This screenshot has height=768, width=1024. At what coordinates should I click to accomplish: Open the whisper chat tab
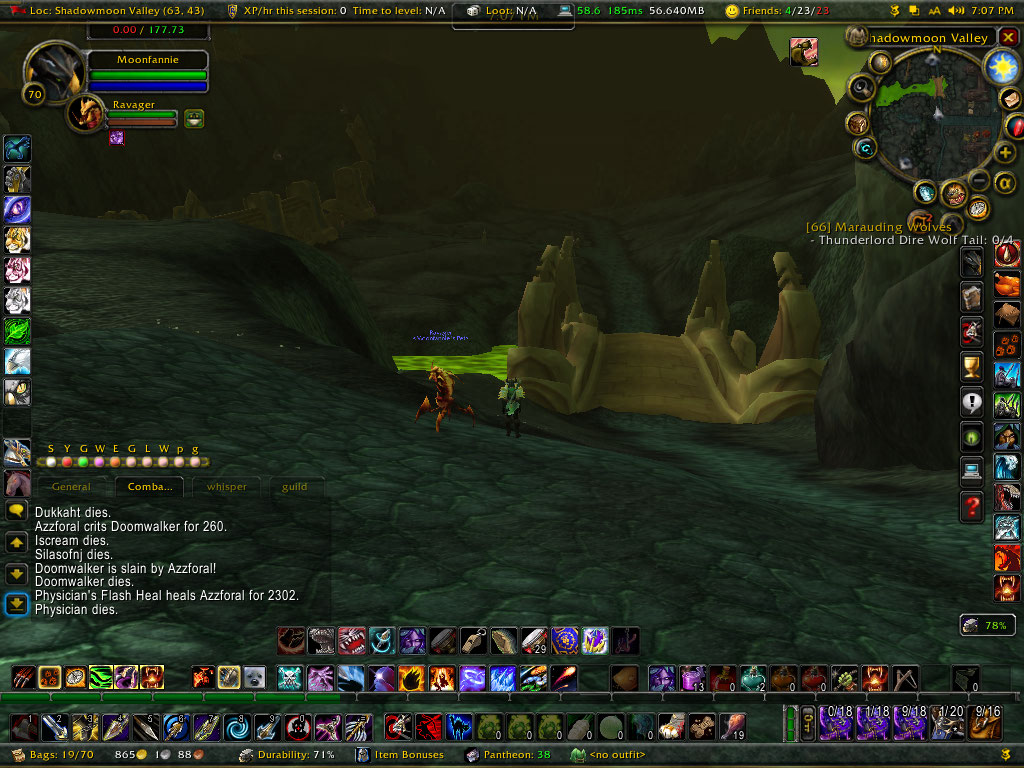(226, 487)
